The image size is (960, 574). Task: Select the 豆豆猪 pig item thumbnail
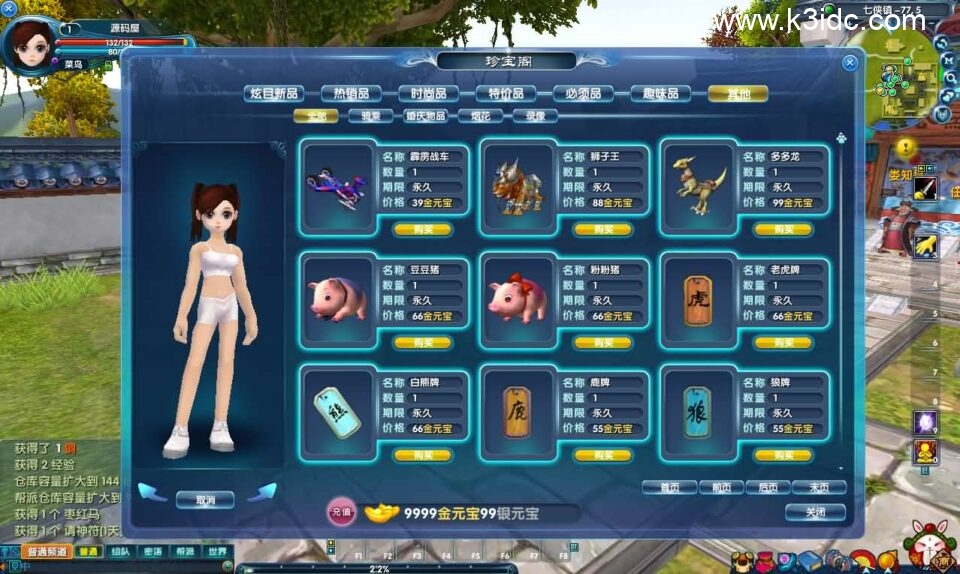coord(338,299)
